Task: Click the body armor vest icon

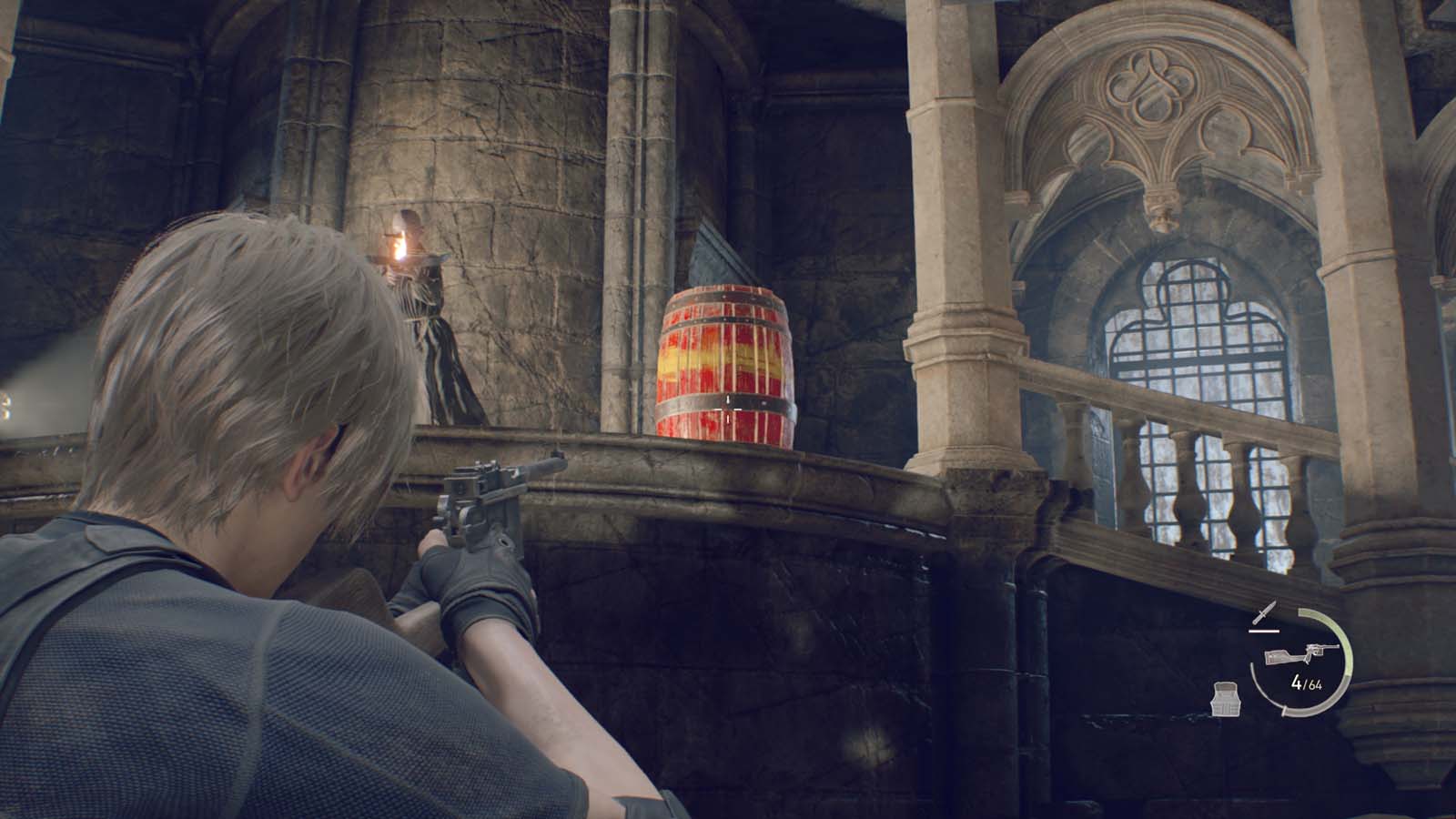Action: 1225,698
